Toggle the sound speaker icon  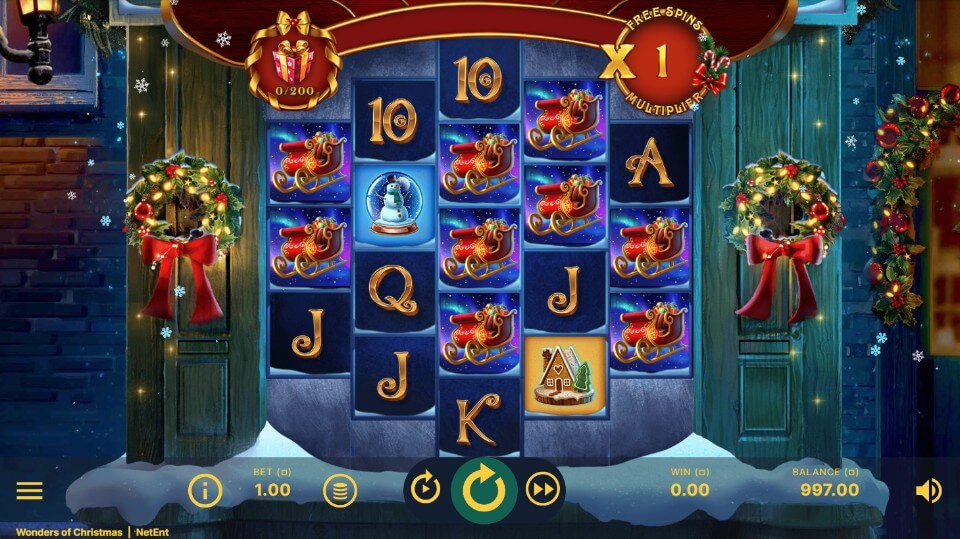(x=928, y=490)
